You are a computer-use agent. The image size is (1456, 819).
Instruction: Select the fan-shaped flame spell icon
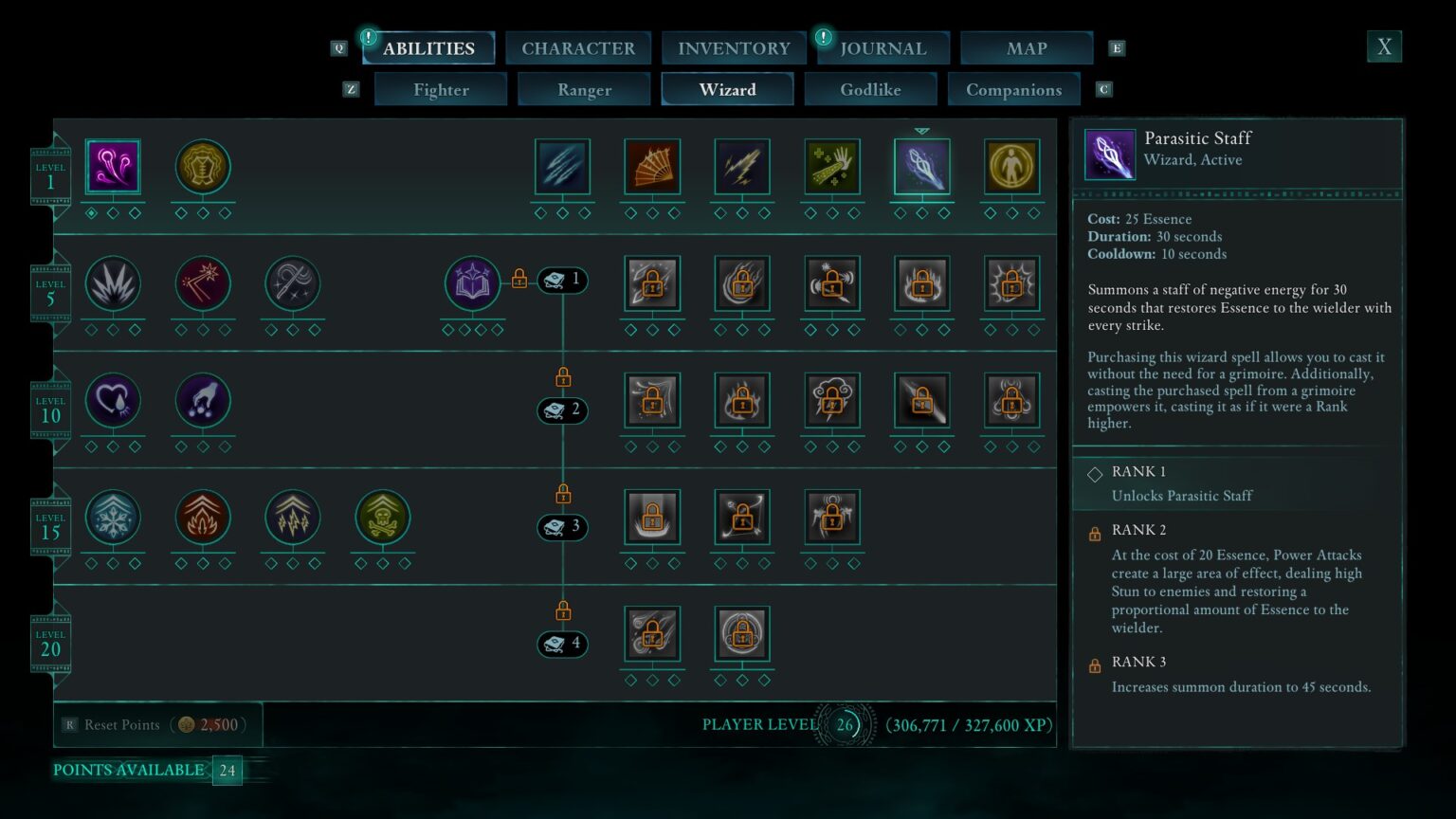click(652, 166)
